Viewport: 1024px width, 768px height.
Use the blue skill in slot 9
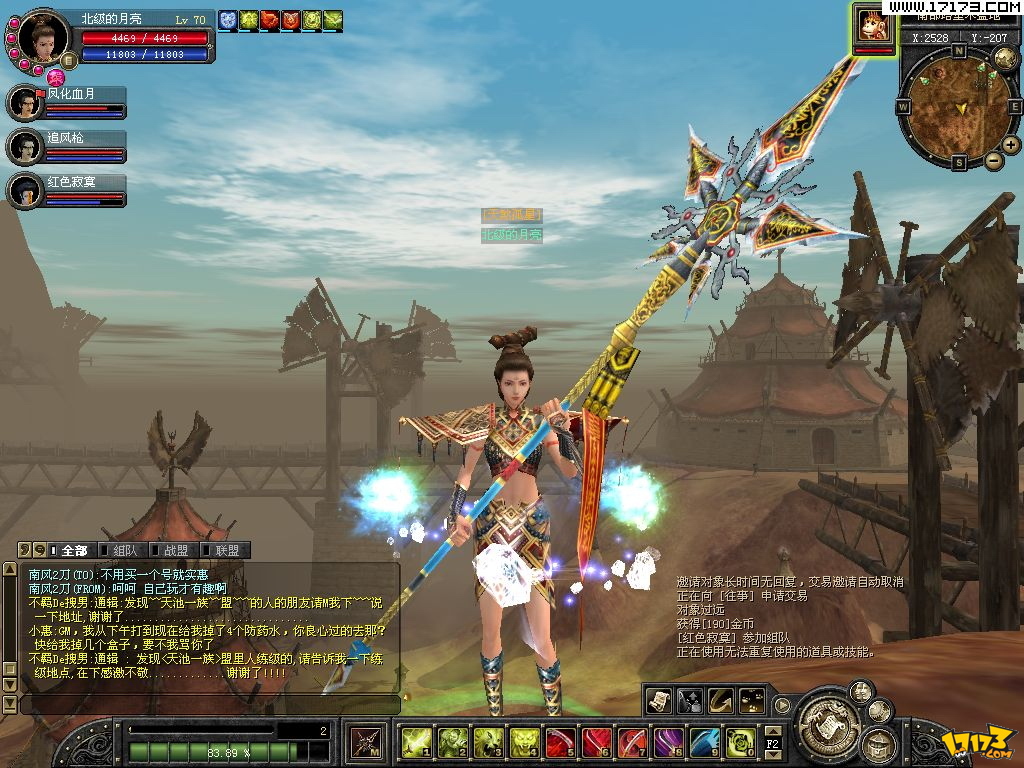(x=703, y=742)
